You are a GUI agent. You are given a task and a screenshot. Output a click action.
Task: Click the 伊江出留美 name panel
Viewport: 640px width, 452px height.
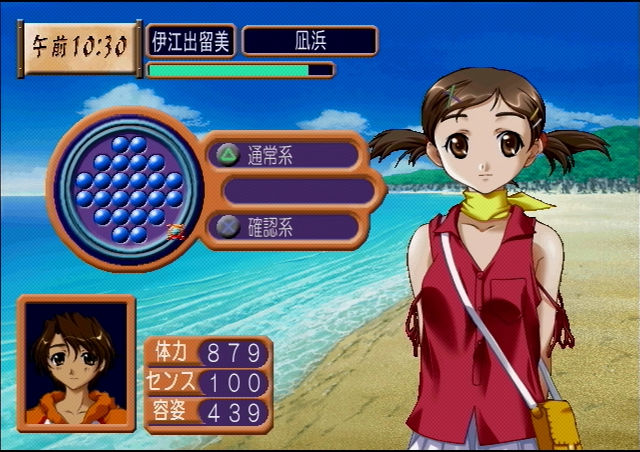click(191, 41)
